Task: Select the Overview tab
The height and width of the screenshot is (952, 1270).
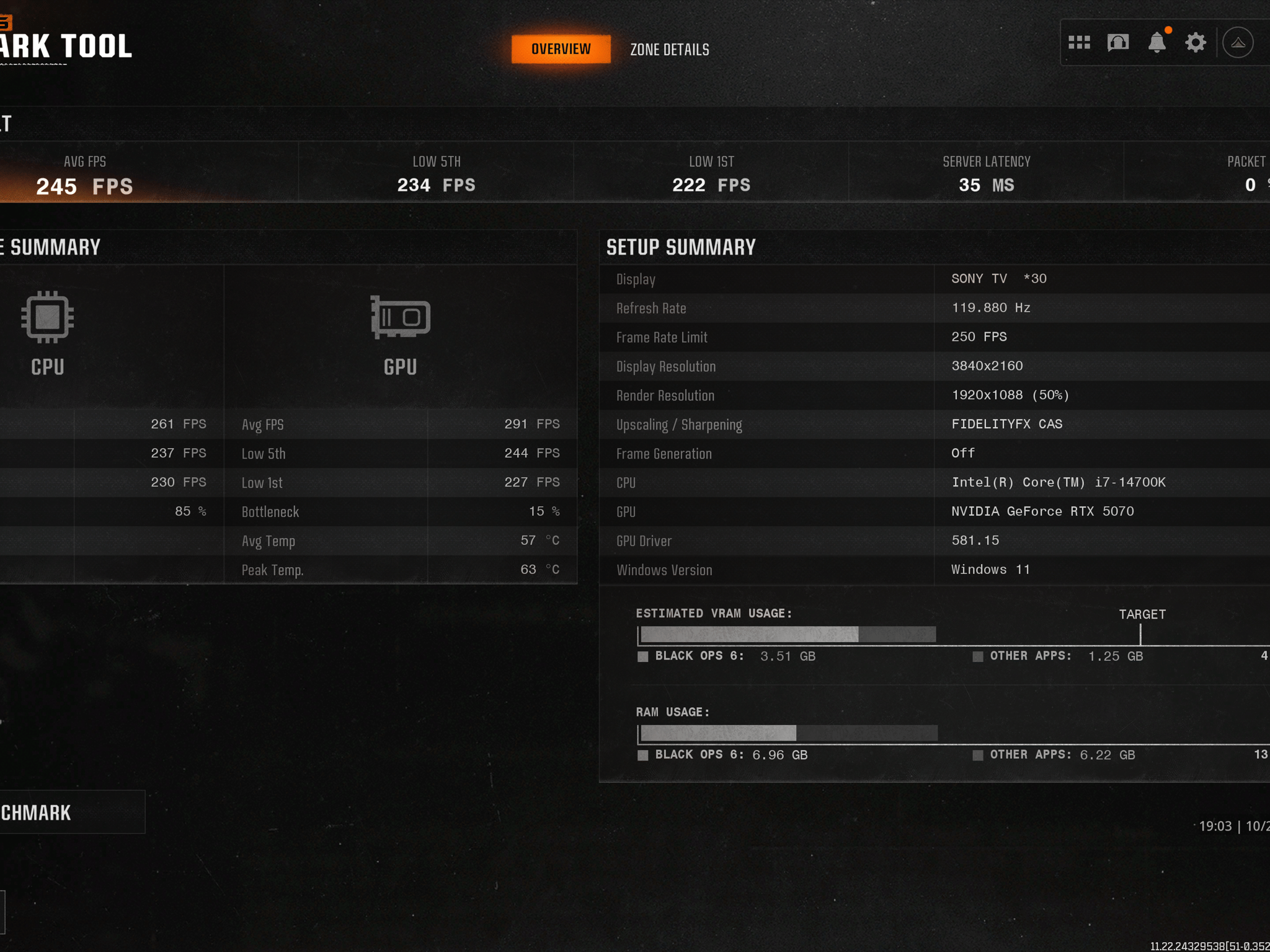Action: coord(561,49)
